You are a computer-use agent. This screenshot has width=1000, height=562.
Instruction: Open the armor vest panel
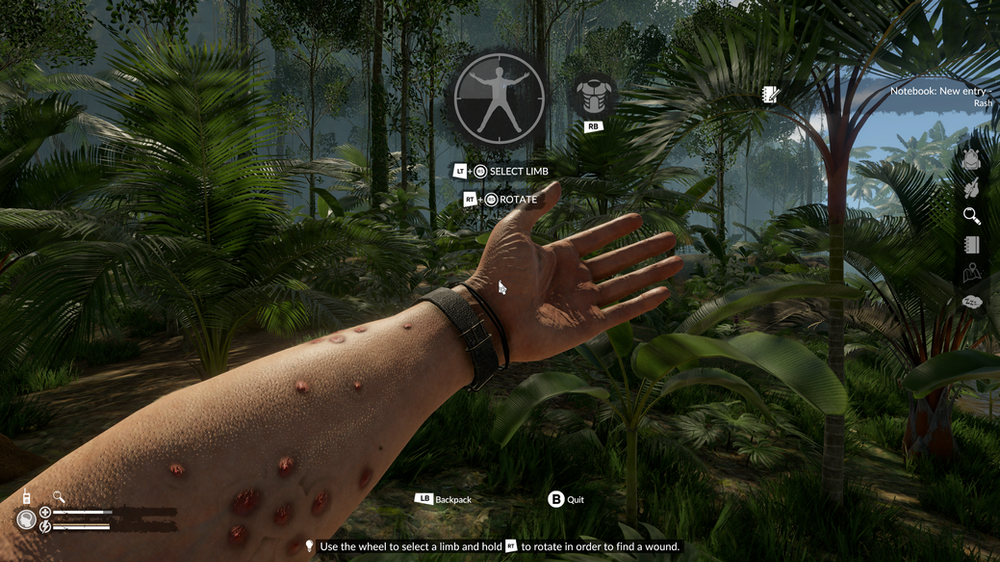[x=592, y=93]
